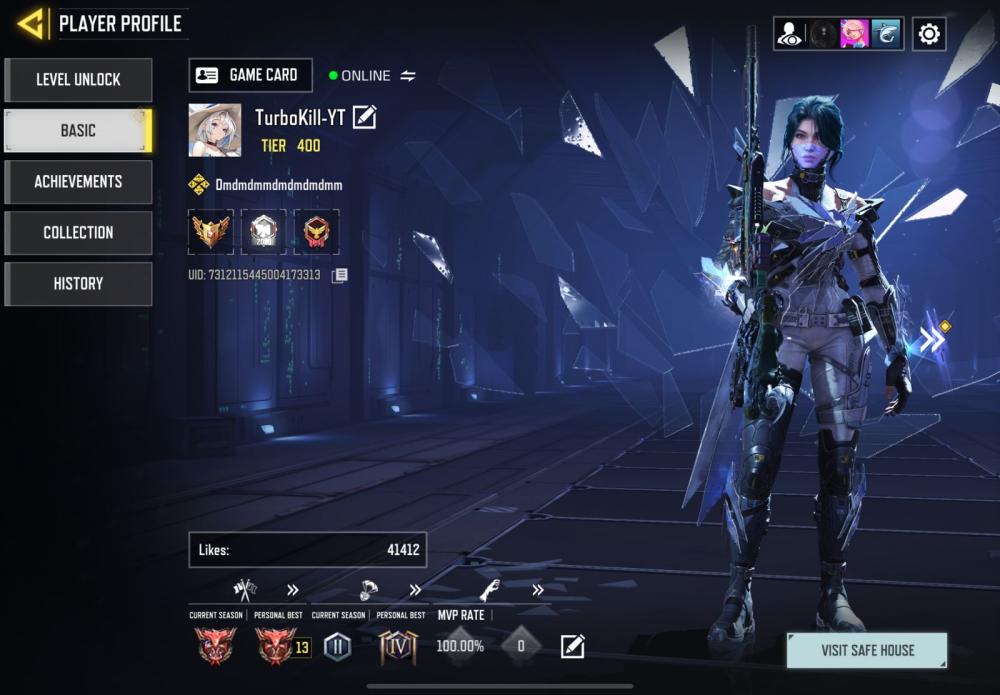Viewport: 1000px width, 695px height.
Task: Go back using the yellow arrow button
Action: 32,23
